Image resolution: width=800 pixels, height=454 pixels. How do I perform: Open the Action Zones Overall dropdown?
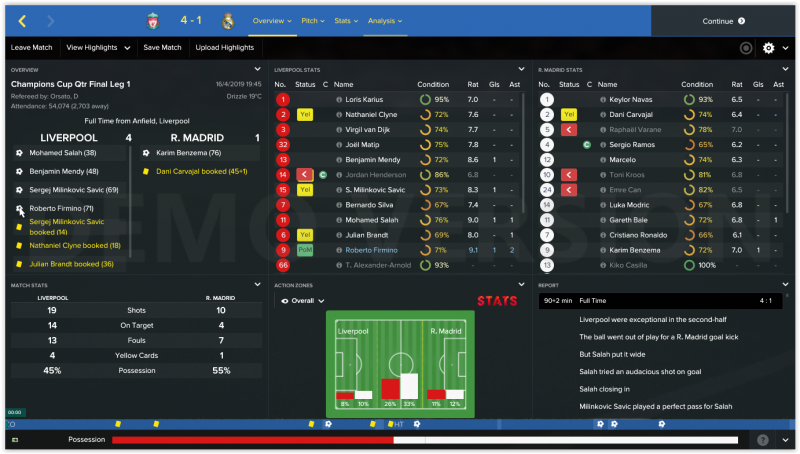(x=304, y=300)
